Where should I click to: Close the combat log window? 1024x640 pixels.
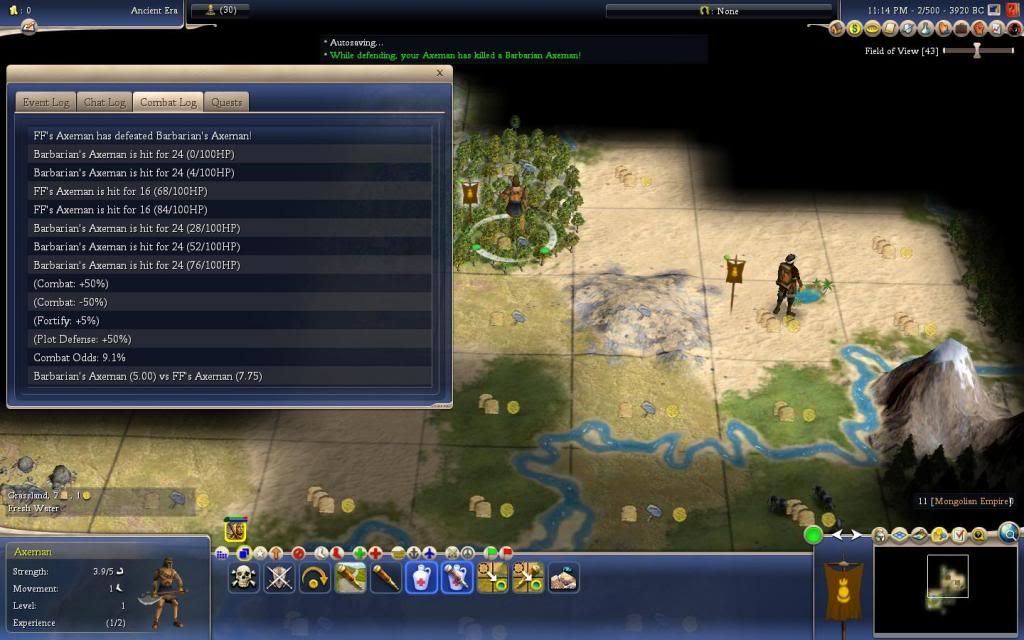pyautogui.click(x=439, y=73)
